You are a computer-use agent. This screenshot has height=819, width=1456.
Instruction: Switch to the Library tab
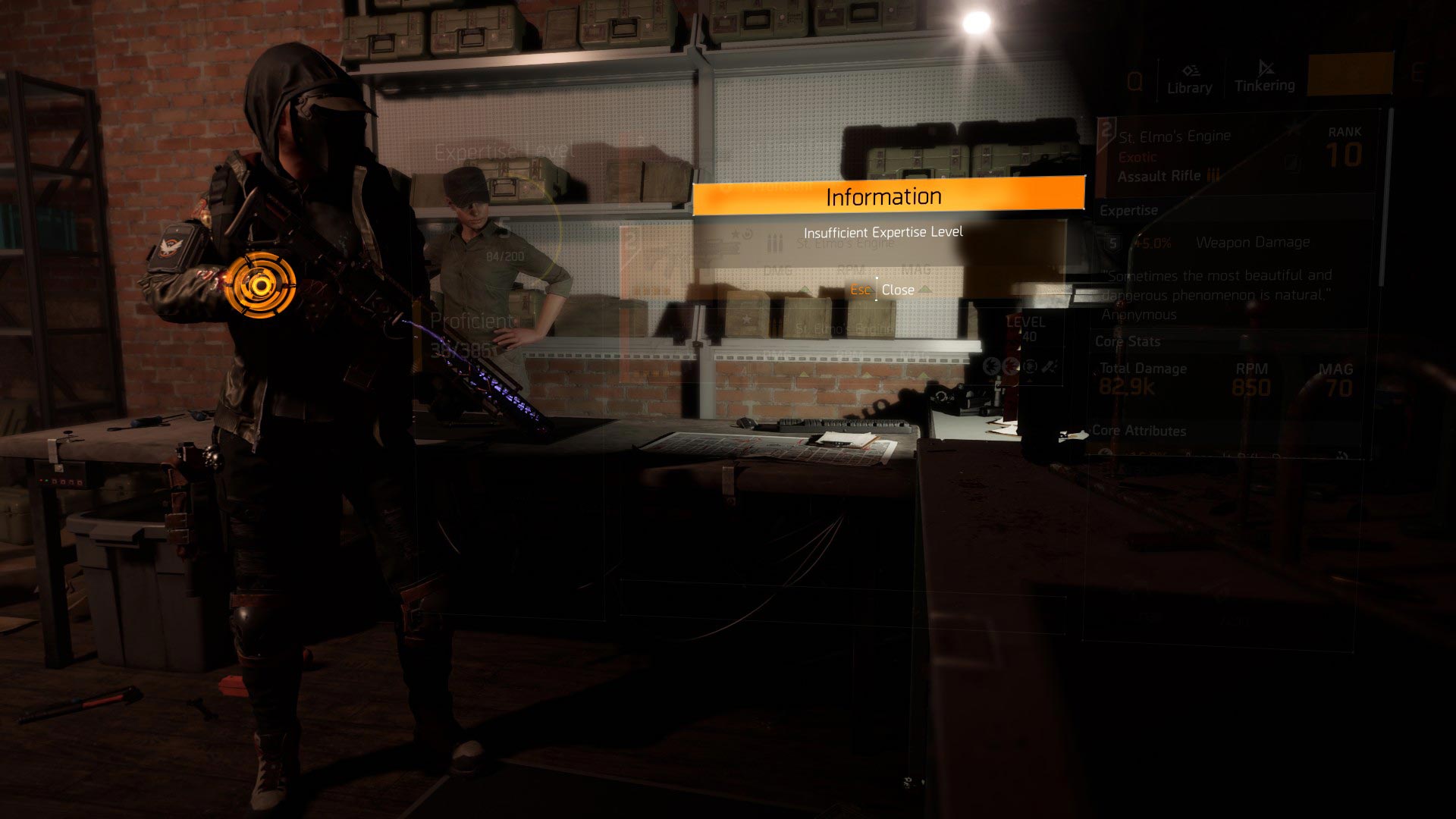tap(1189, 79)
